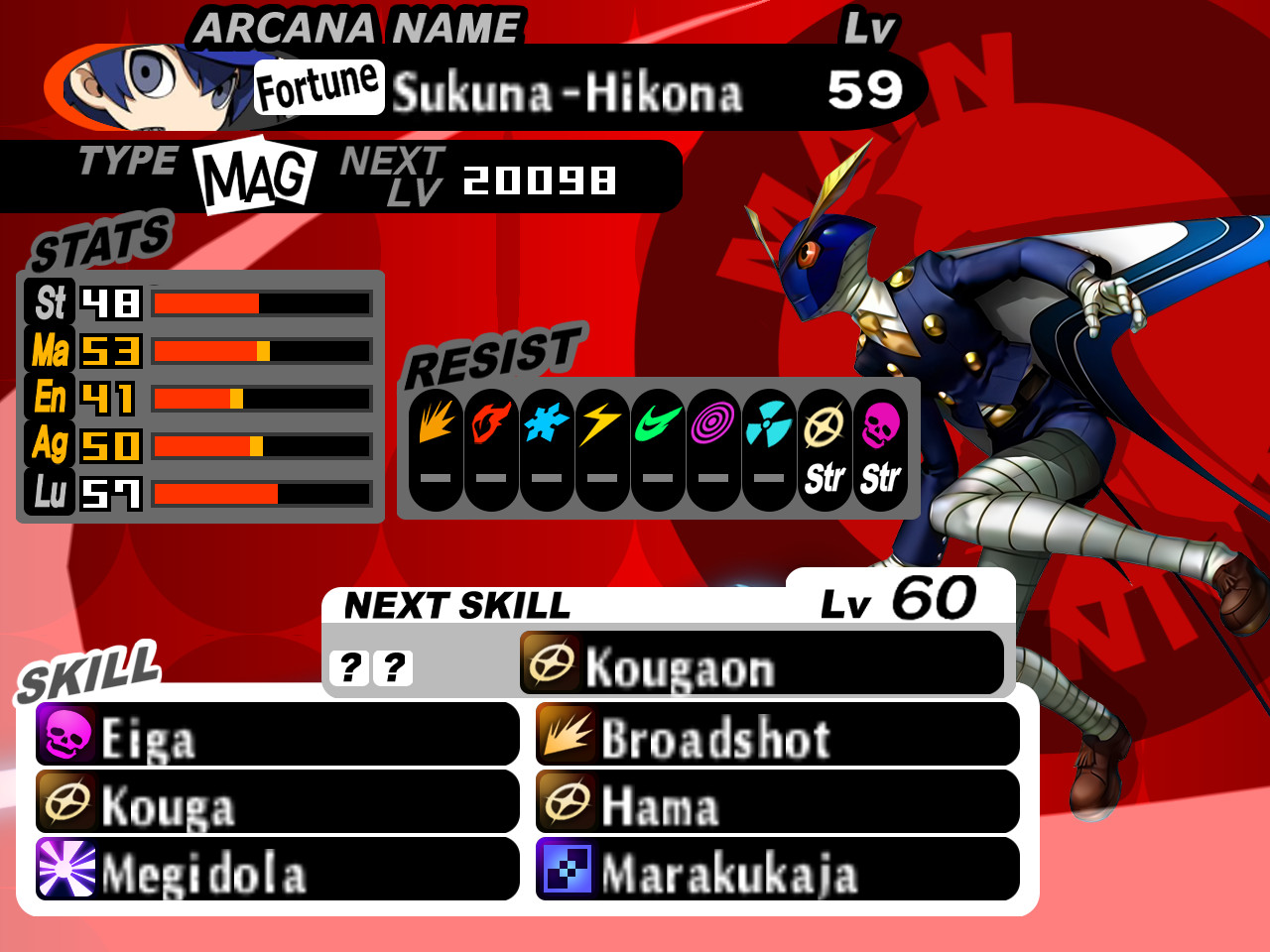Enable the first hidden skill slot question mark
Viewport: 1270px width, 952px height.
coord(348,666)
